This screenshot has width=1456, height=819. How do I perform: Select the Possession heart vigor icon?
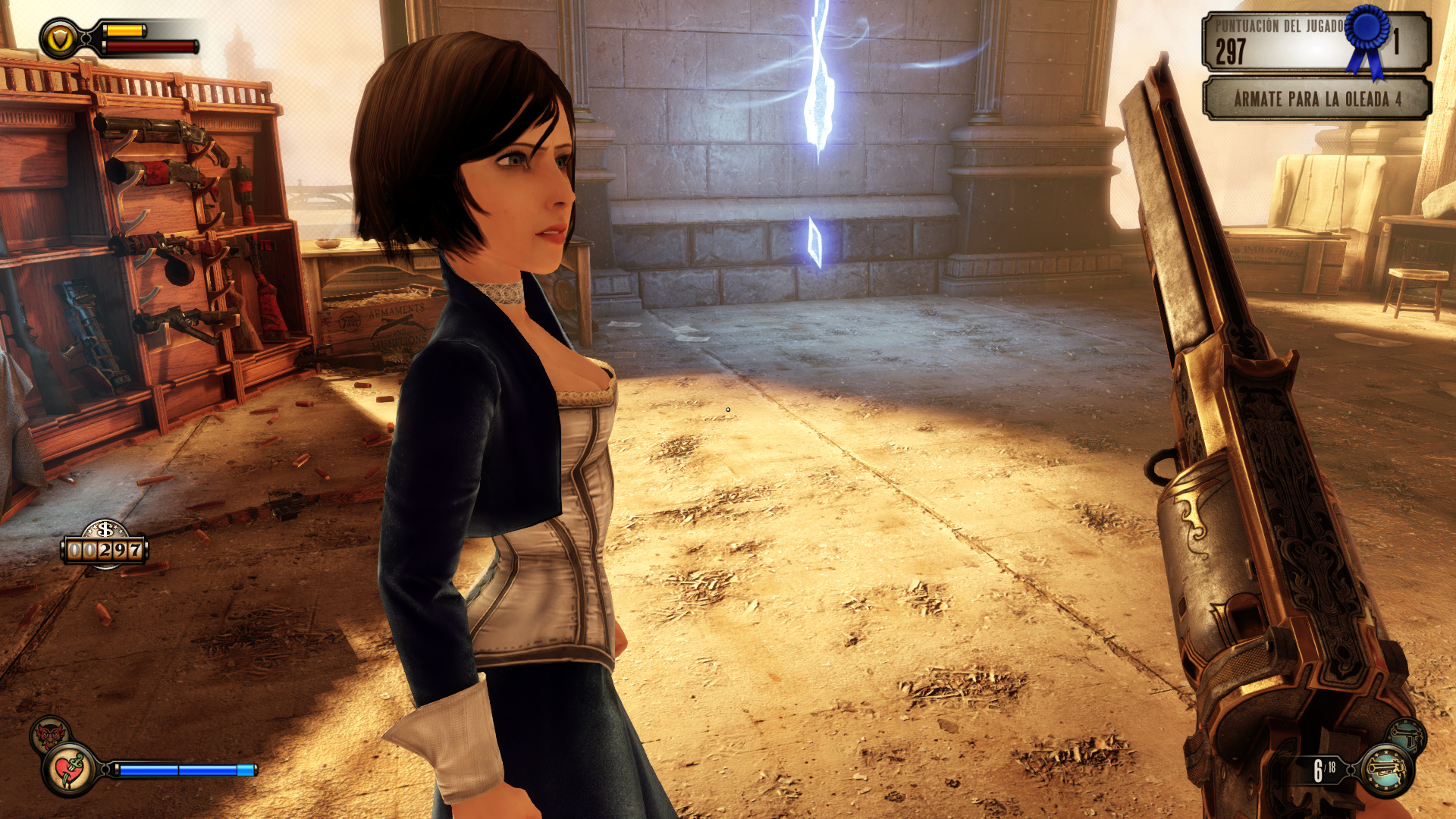pos(71,770)
